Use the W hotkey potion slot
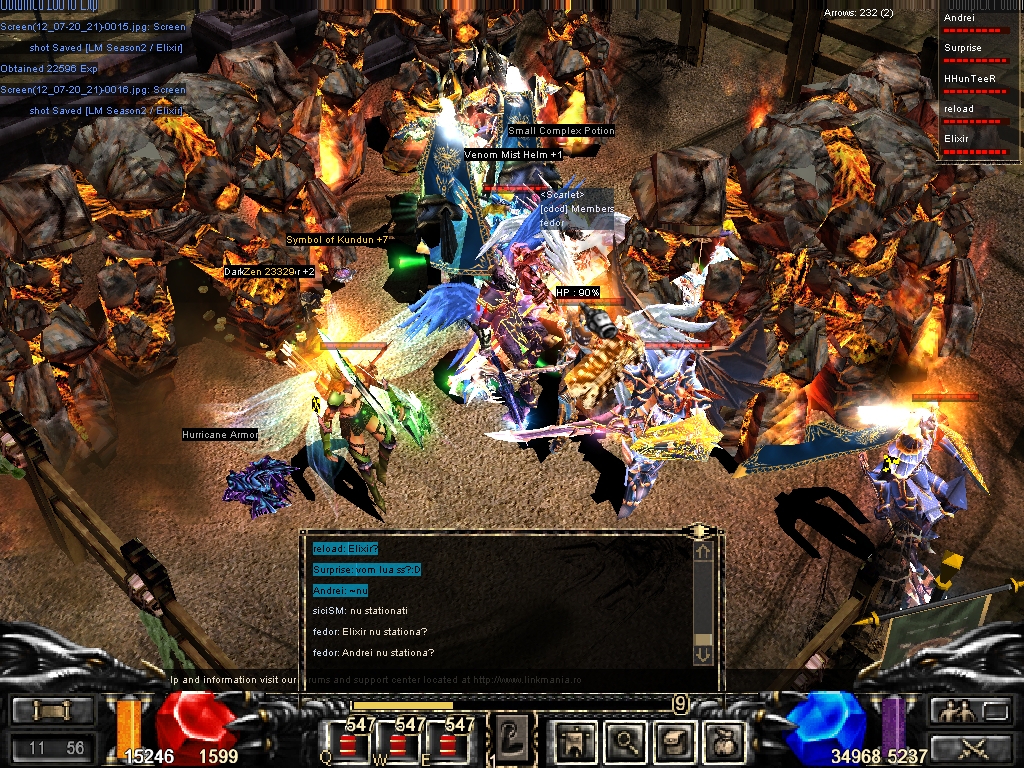Image resolution: width=1024 pixels, height=768 pixels. 399,745
